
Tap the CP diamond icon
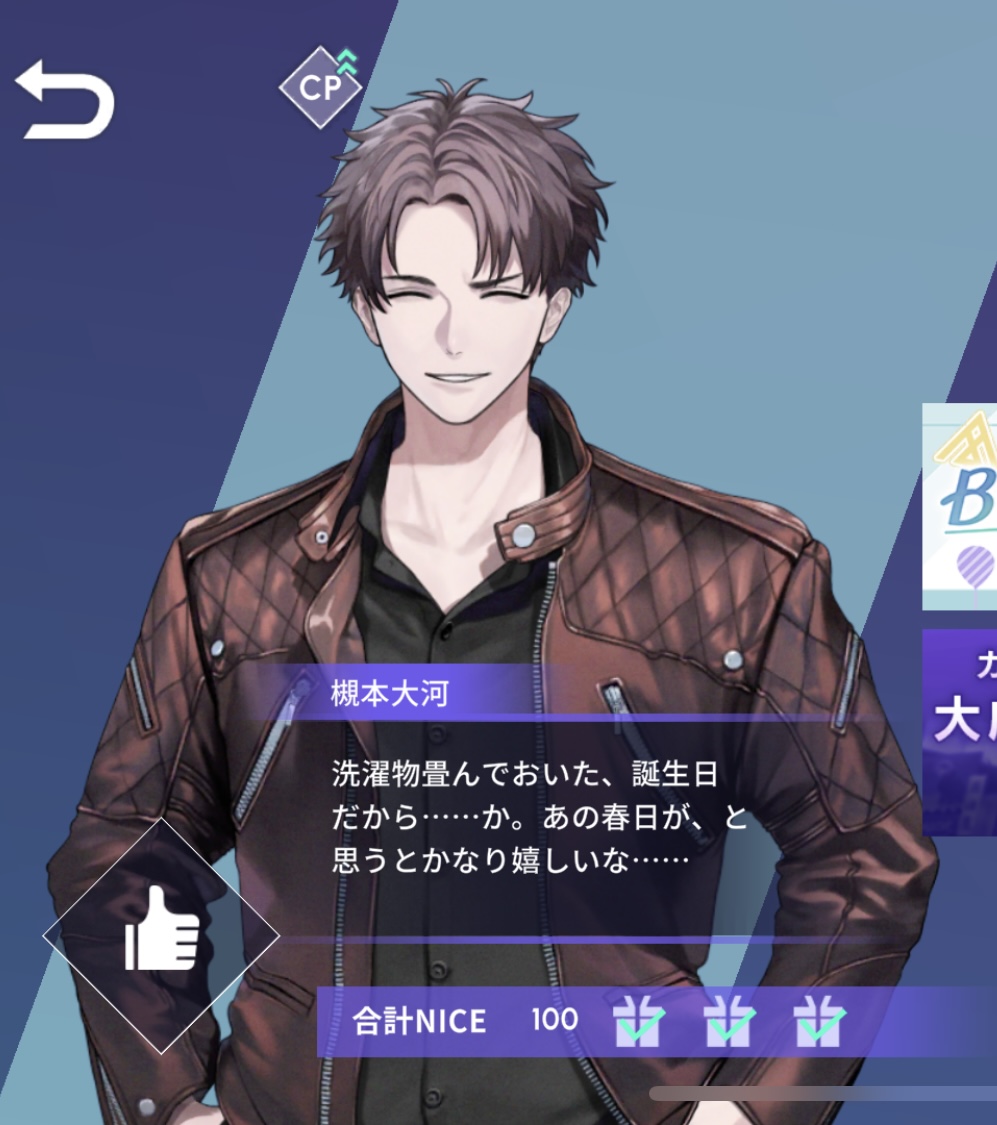(x=320, y=87)
